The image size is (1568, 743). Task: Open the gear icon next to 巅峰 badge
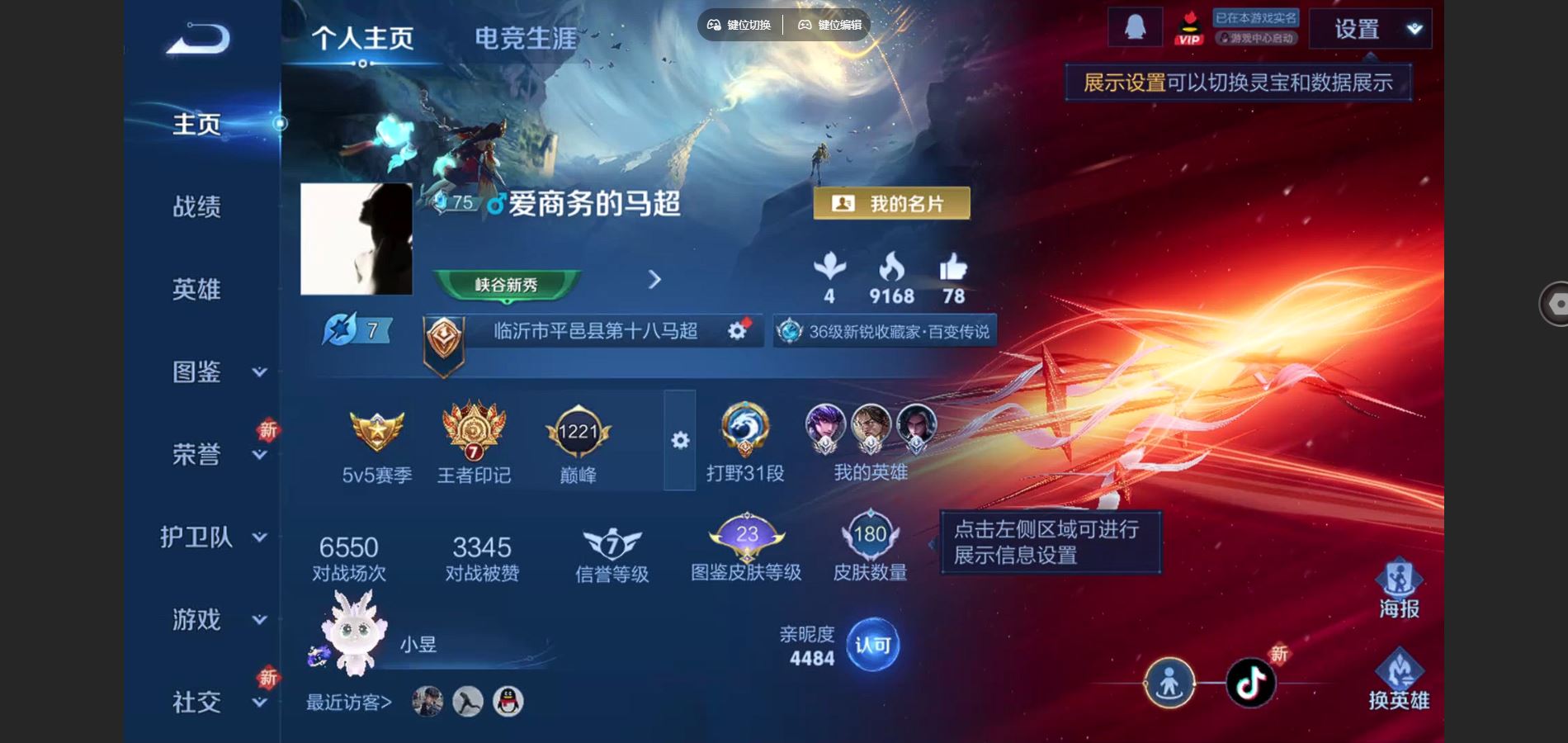pos(678,442)
